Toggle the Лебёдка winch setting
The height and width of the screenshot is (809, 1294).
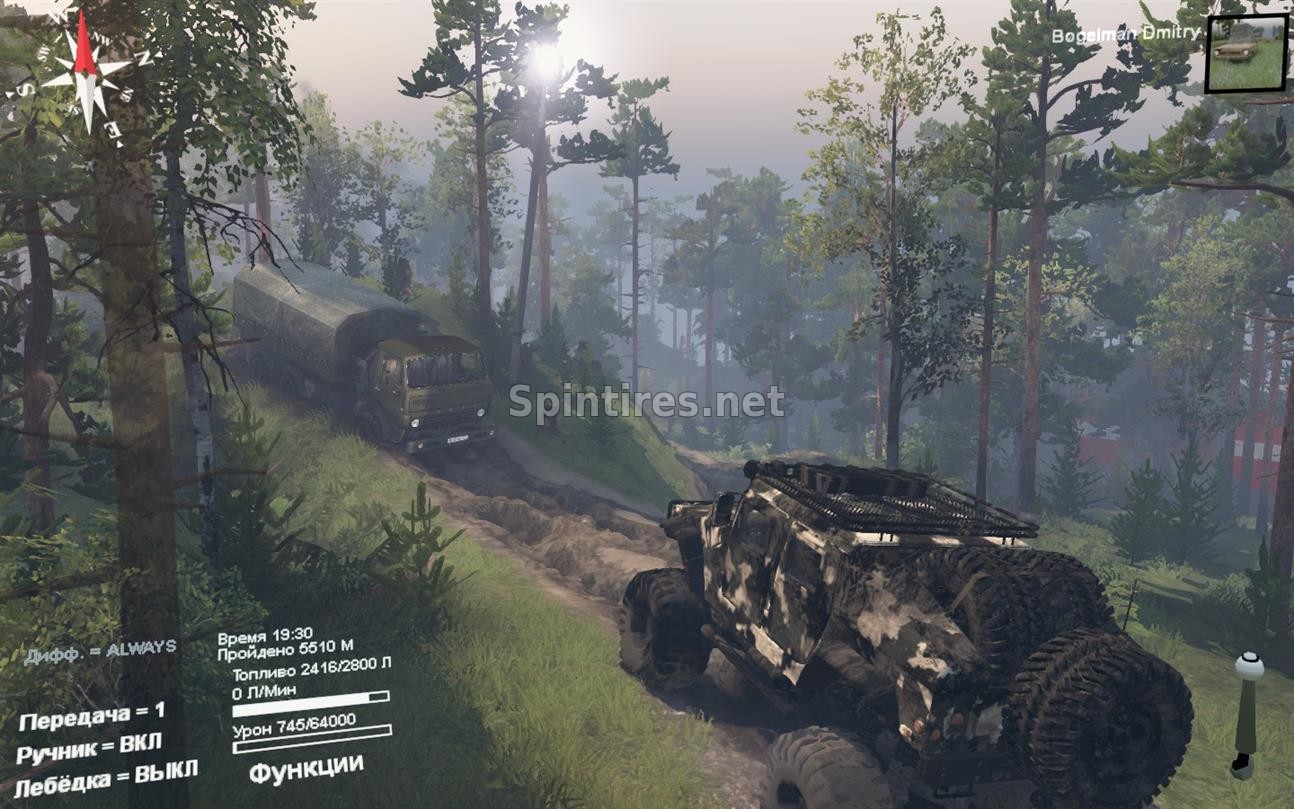[106, 775]
